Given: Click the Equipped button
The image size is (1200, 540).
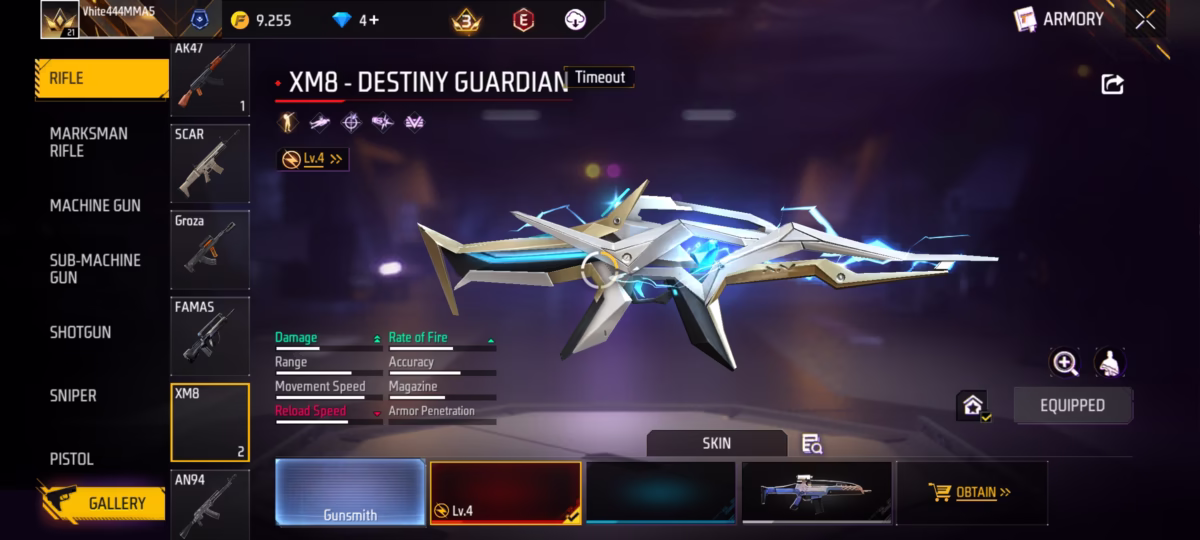Looking at the screenshot, I should click(x=1072, y=405).
